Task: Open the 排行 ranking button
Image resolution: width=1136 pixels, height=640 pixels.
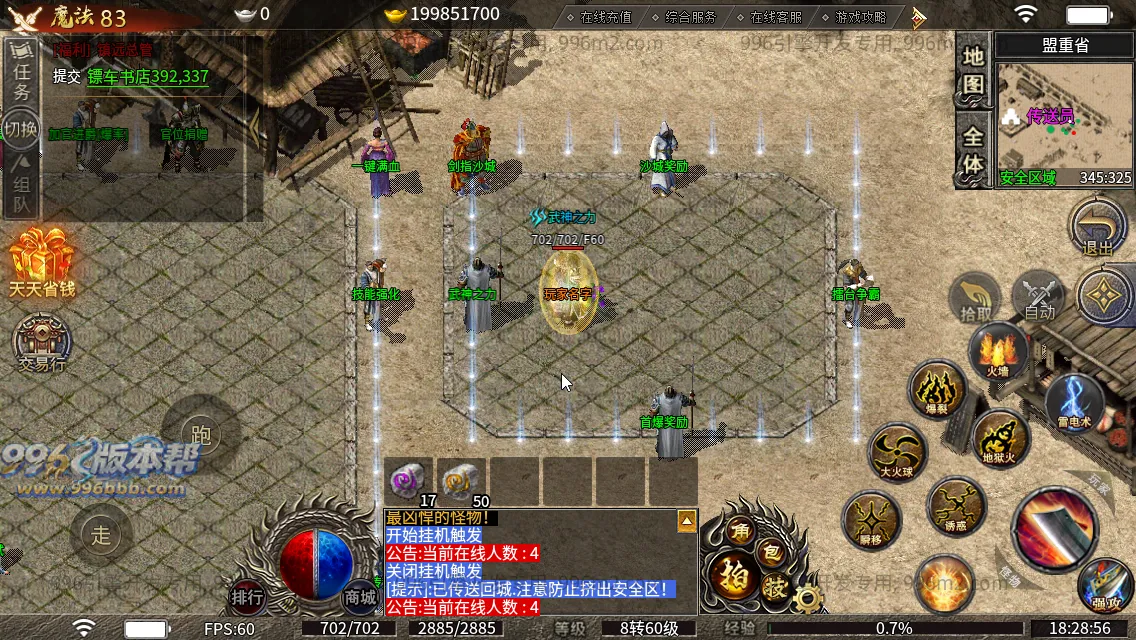Action: tap(247, 597)
